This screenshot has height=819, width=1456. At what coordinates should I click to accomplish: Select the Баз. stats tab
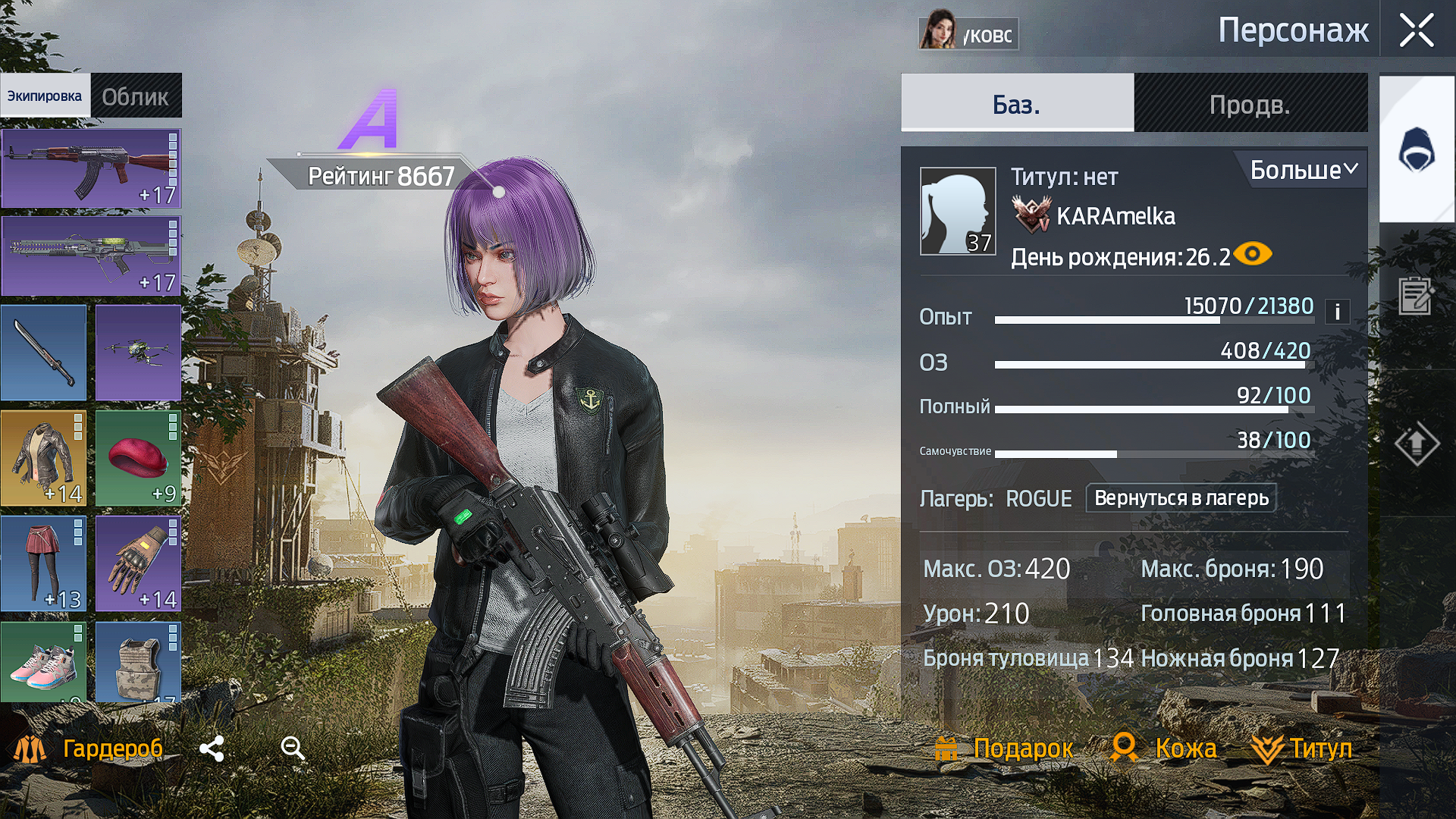1016,104
